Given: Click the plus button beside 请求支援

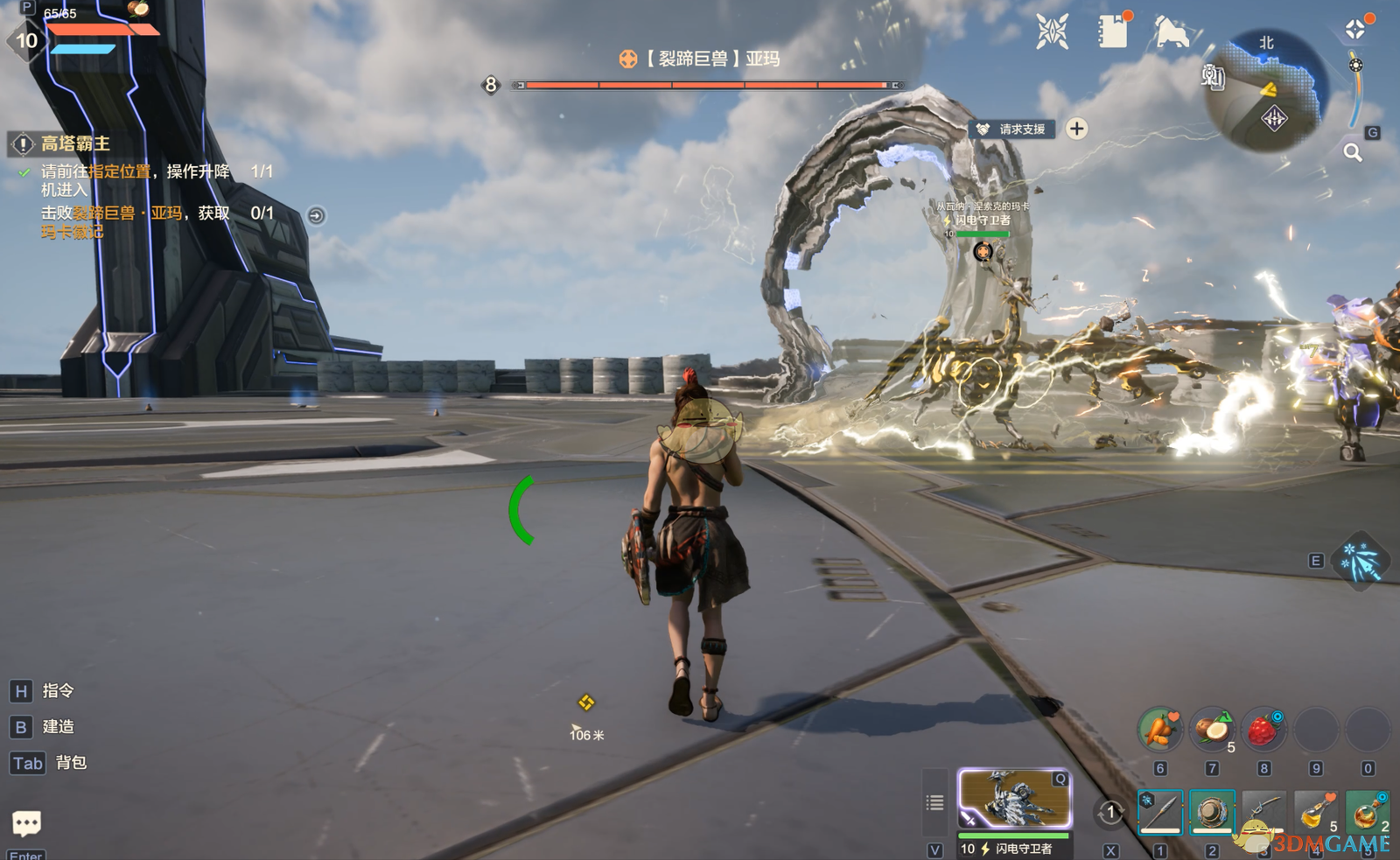Looking at the screenshot, I should pyautogui.click(x=1077, y=129).
